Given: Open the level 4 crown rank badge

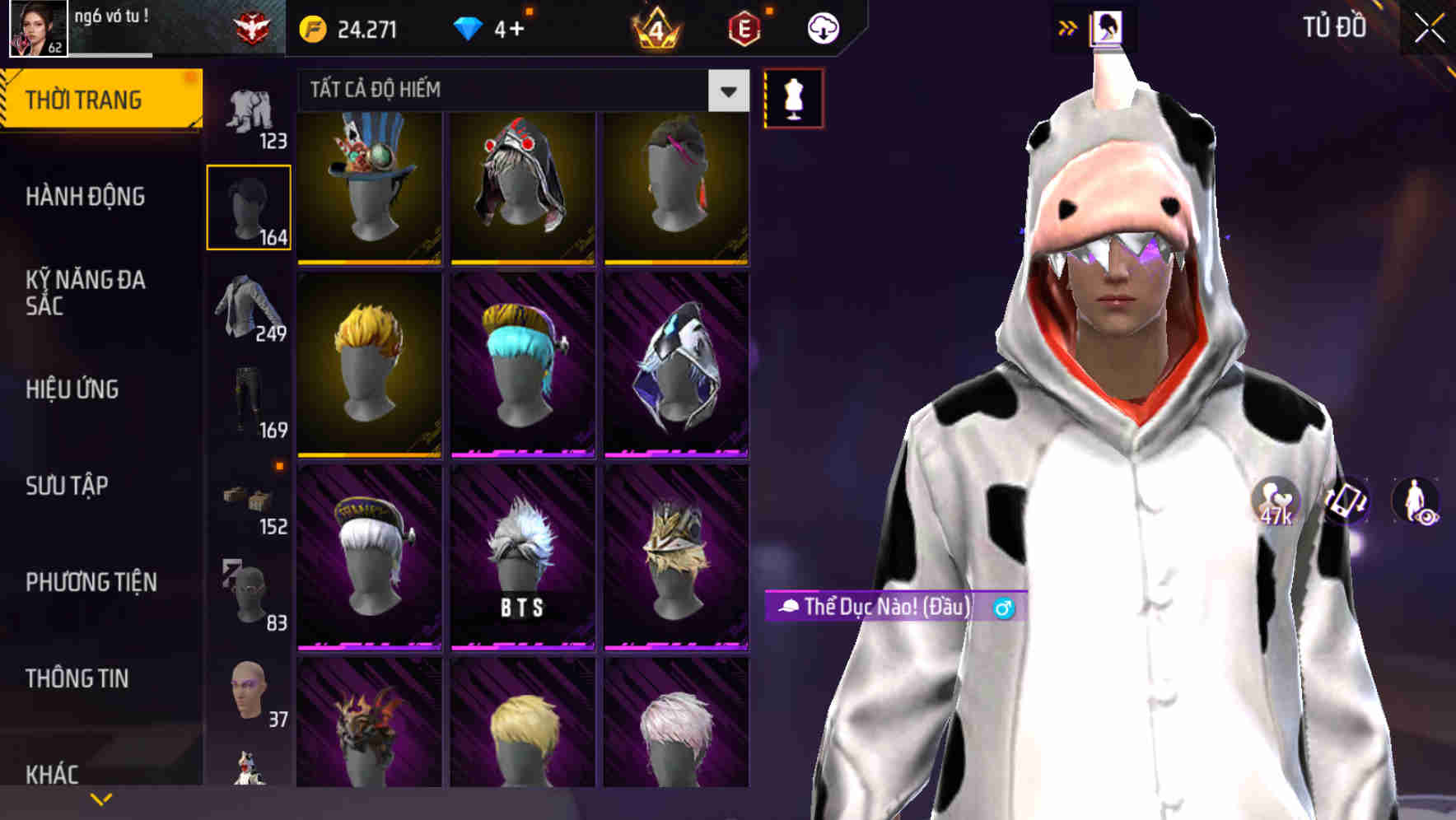Looking at the screenshot, I should (x=655, y=26).
